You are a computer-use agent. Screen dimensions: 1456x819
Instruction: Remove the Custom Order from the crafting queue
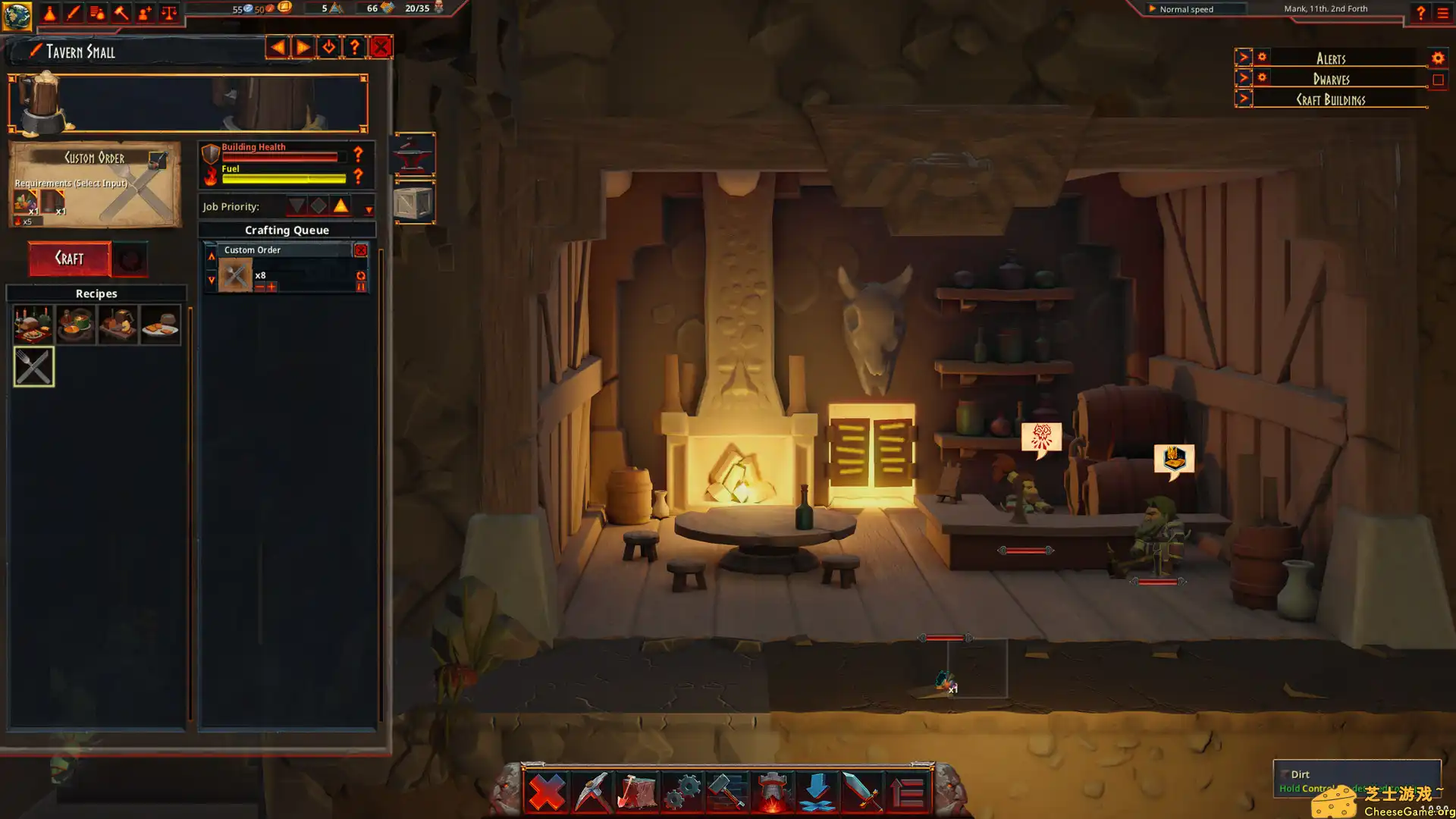(x=361, y=250)
